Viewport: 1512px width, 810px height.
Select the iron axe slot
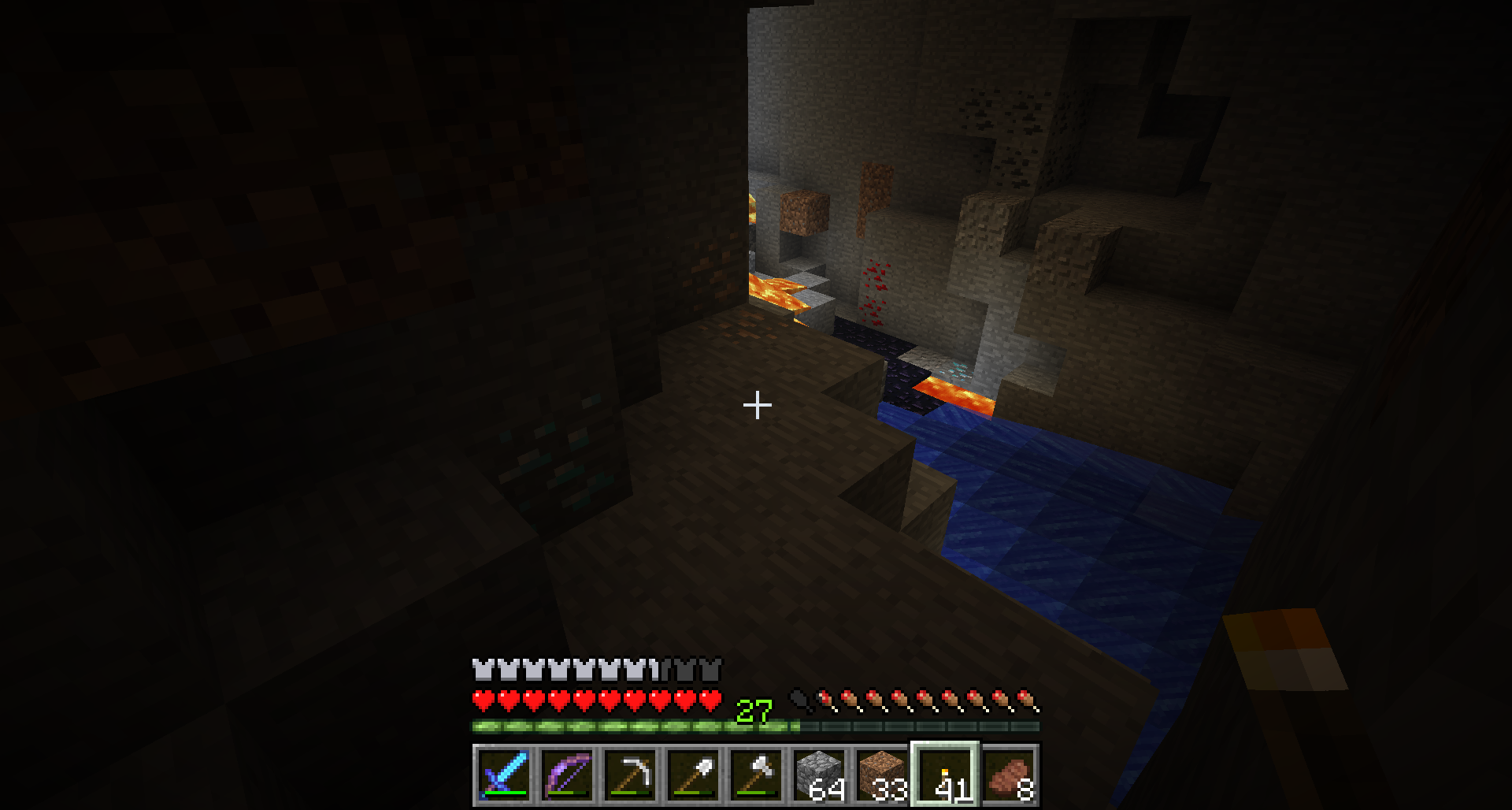point(756,775)
